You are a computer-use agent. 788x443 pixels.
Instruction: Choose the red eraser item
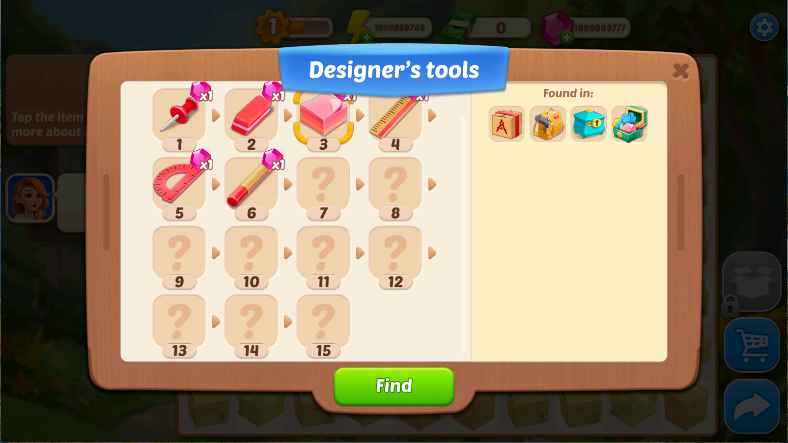(x=251, y=115)
